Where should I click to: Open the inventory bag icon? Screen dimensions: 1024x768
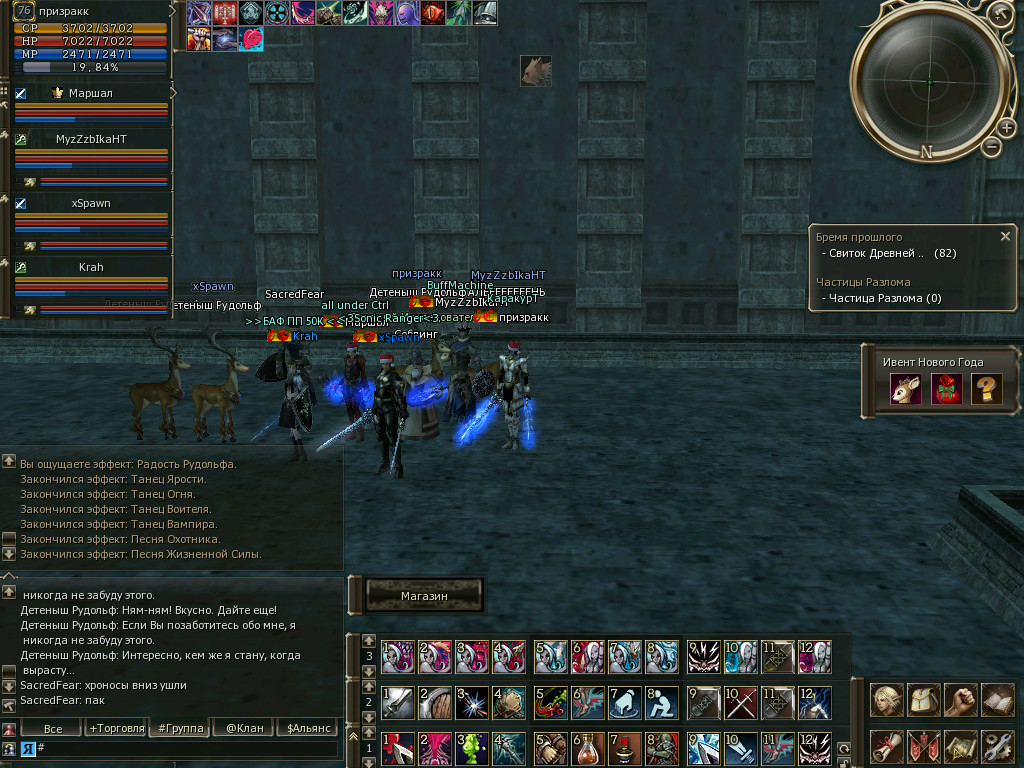pos(923,700)
